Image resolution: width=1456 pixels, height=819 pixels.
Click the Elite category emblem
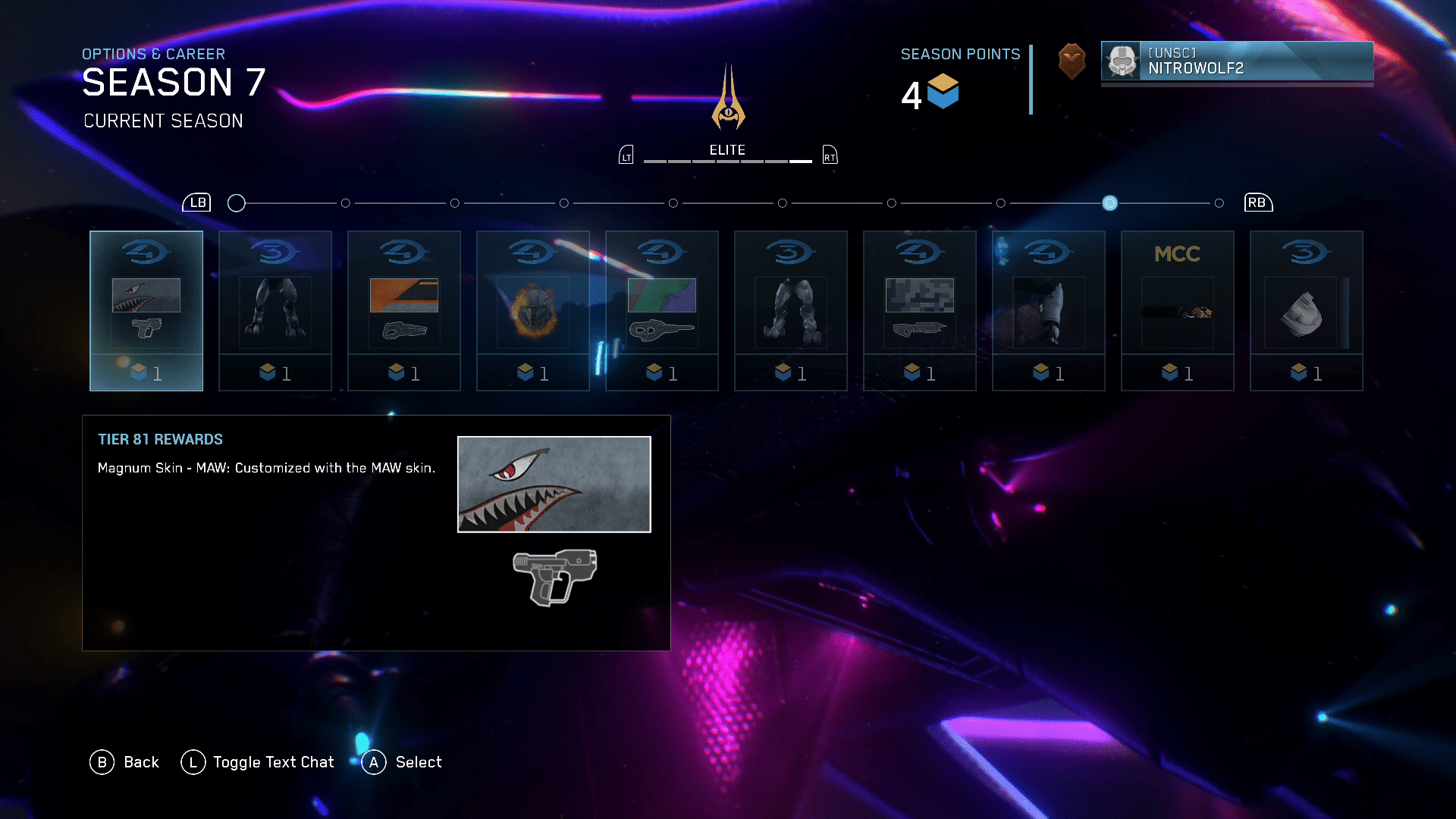tap(728, 99)
